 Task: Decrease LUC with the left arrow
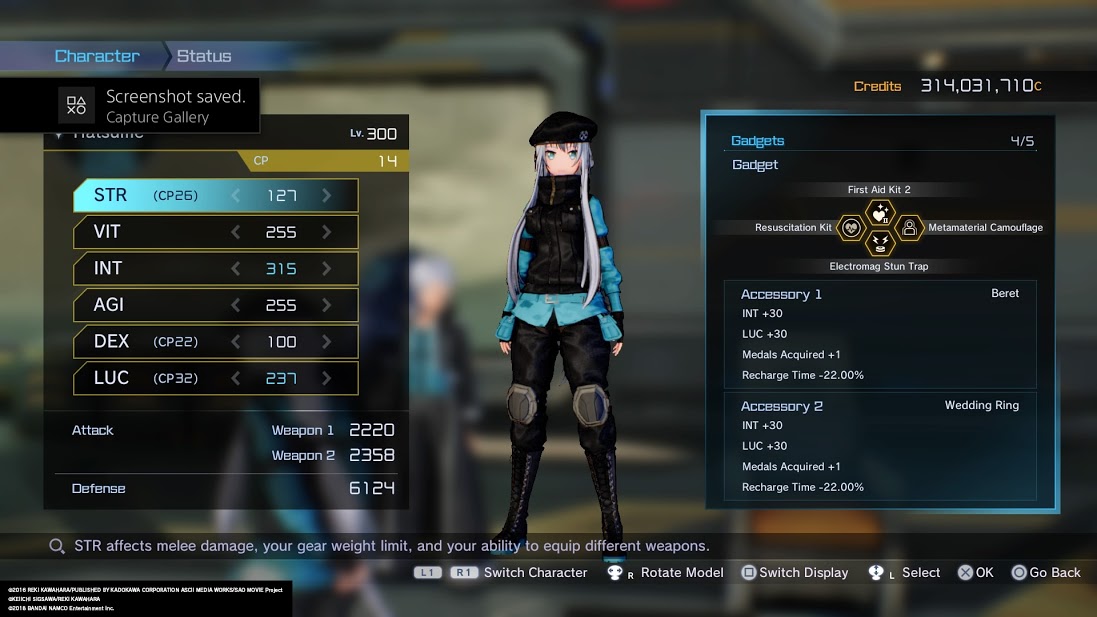236,378
